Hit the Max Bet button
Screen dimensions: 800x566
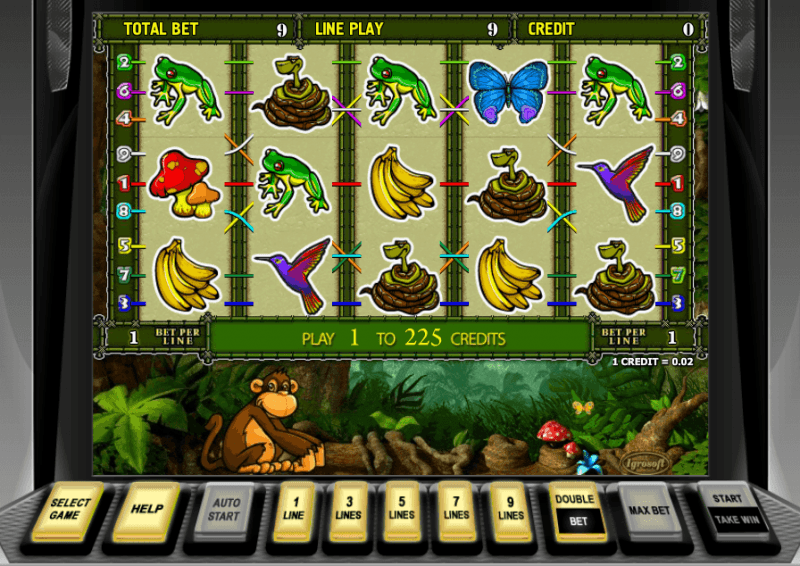pos(647,510)
